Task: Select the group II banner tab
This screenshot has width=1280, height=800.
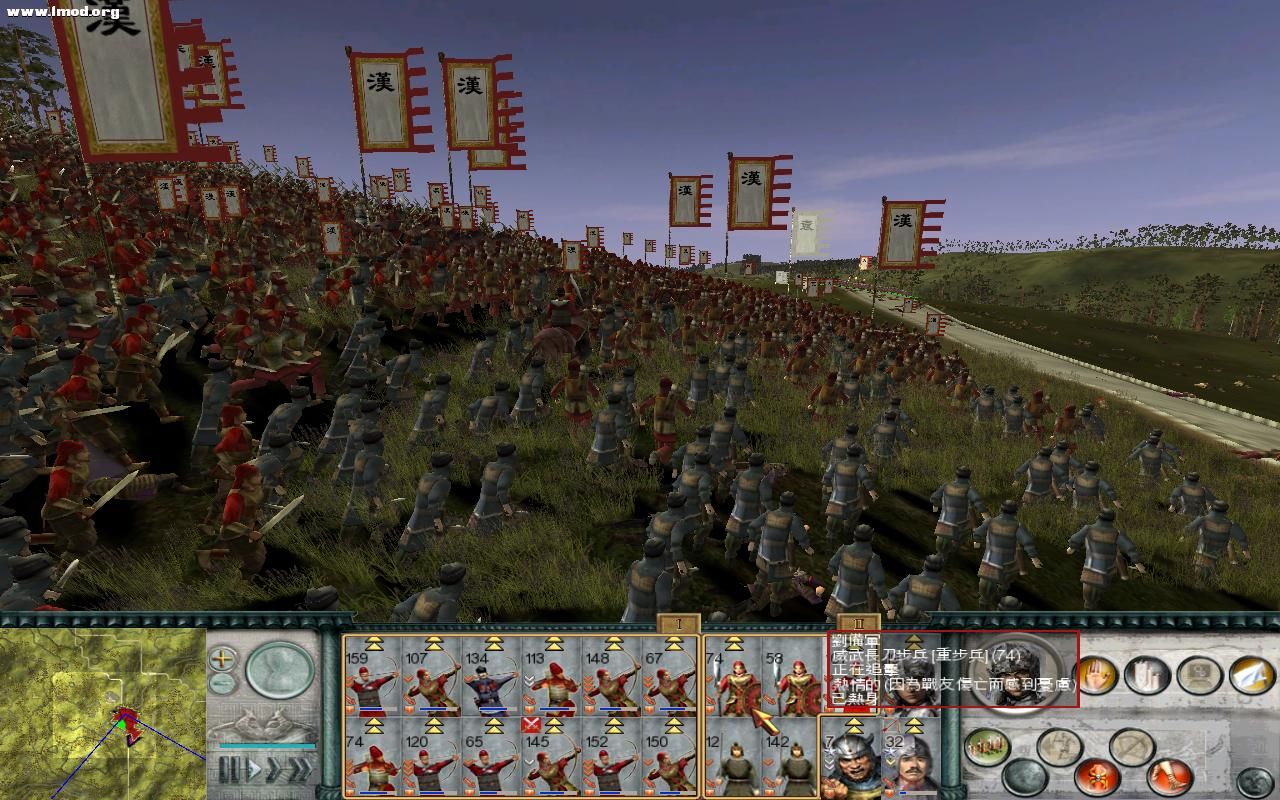Action: click(x=858, y=624)
